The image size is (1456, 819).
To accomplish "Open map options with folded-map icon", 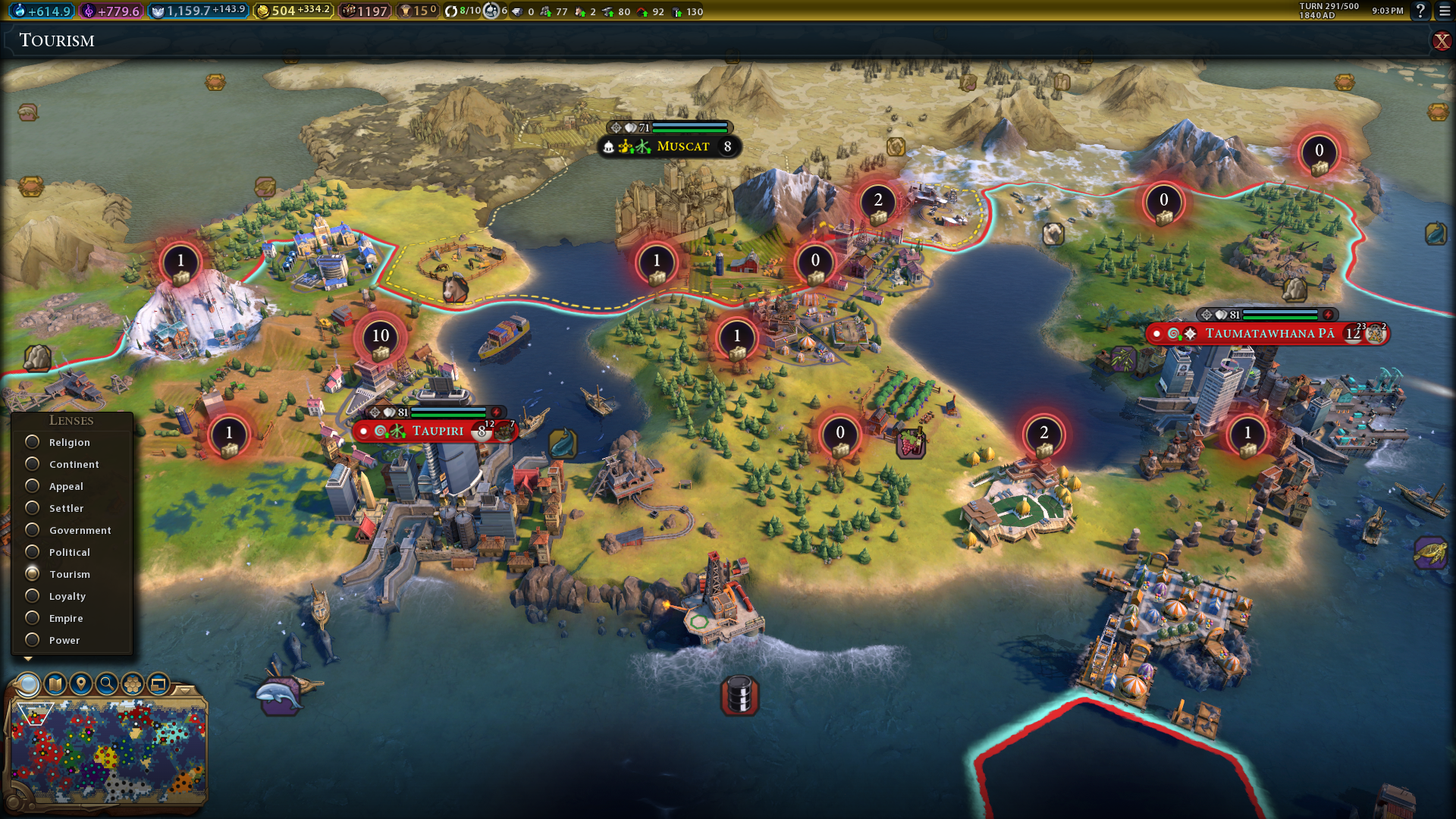I will tap(55, 684).
